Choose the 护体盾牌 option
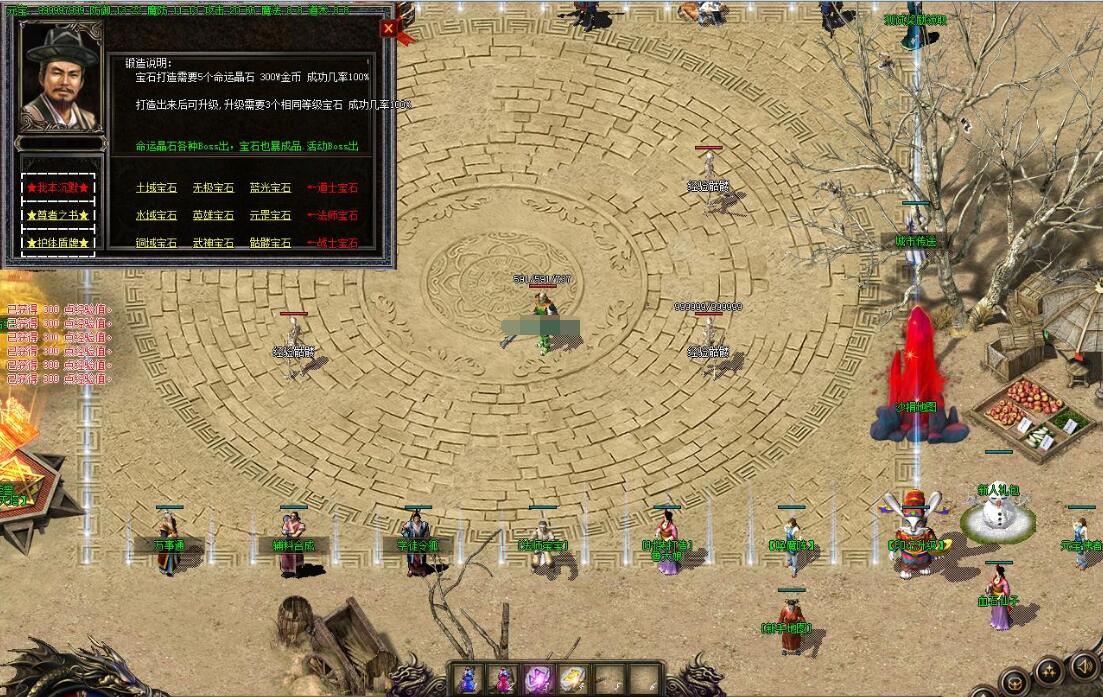 58,243
